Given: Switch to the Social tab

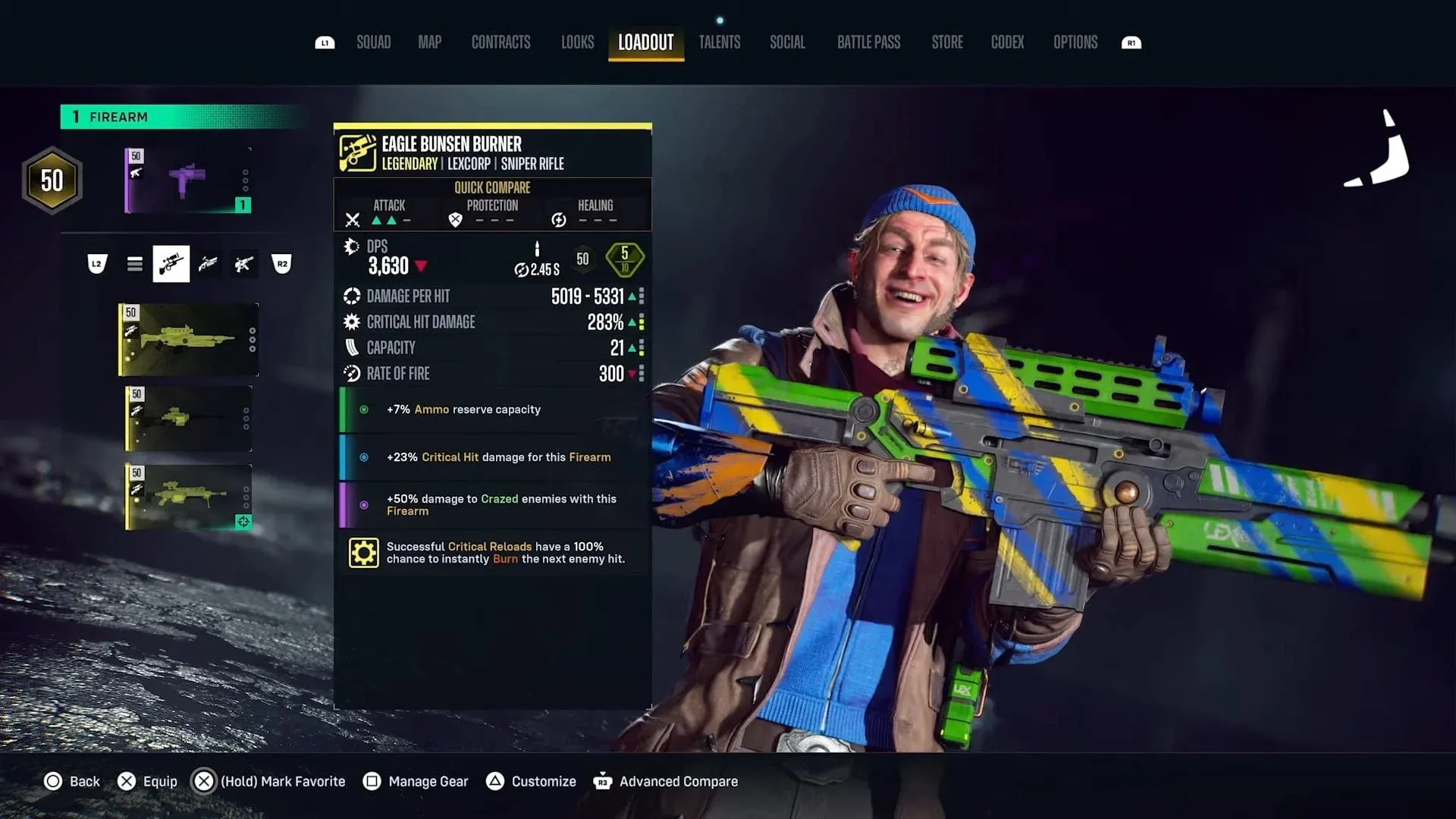Looking at the screenshot, I should [x=787, y=42].
